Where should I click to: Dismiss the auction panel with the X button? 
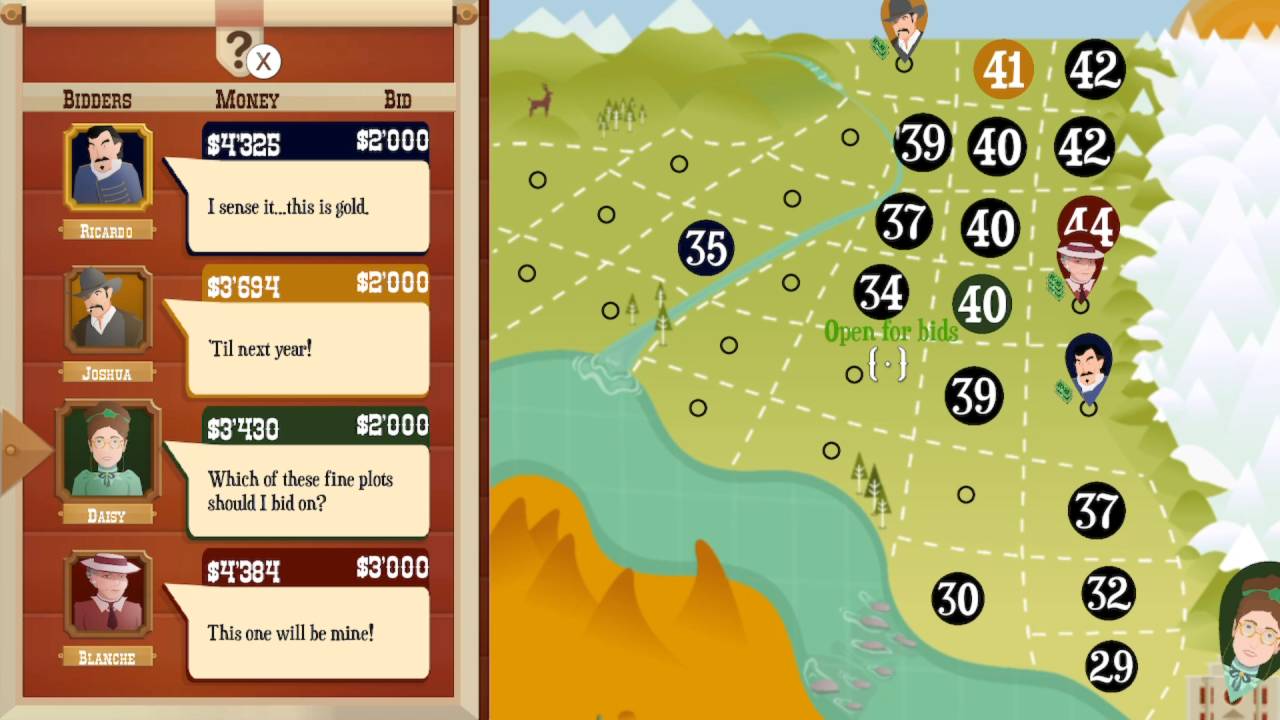tap(263, 62)
